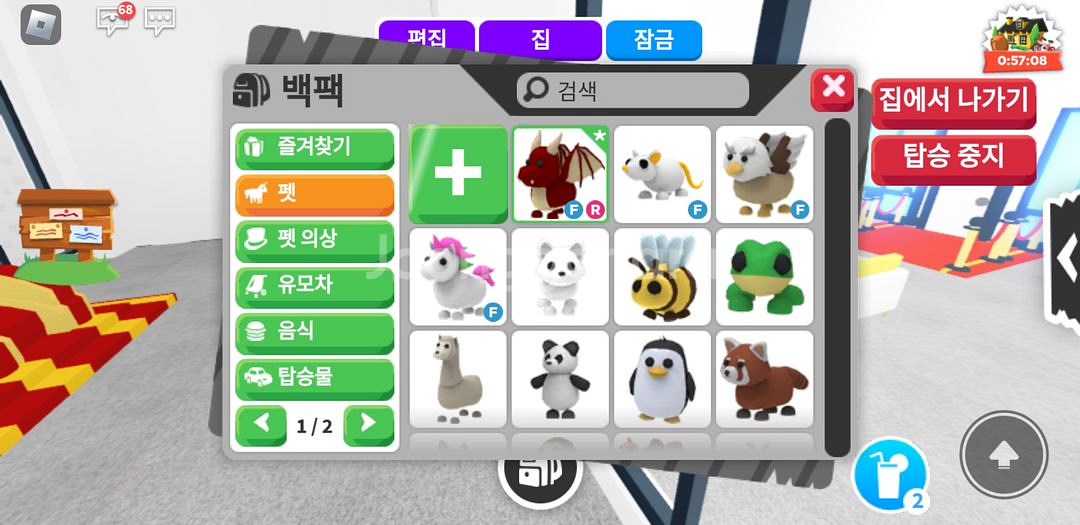Go to the next backpack page
The width and height of the screenshot is (1080, 525).
pos(368,424)
